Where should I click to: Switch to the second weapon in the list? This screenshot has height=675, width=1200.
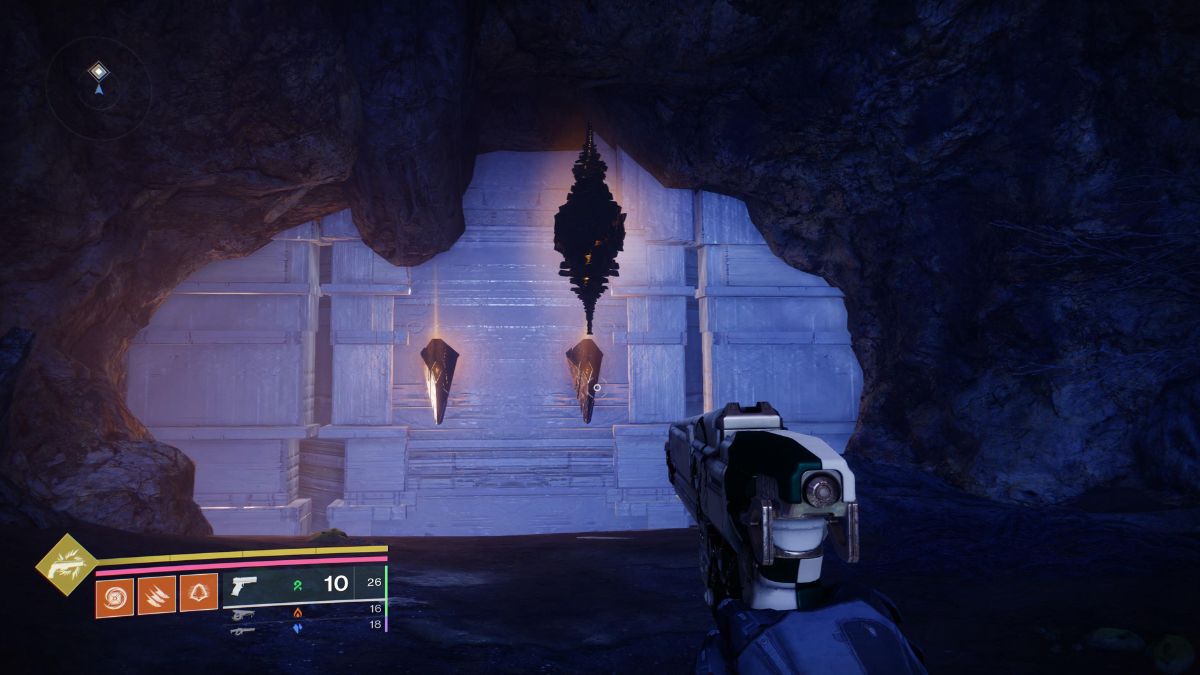(242, 615)
